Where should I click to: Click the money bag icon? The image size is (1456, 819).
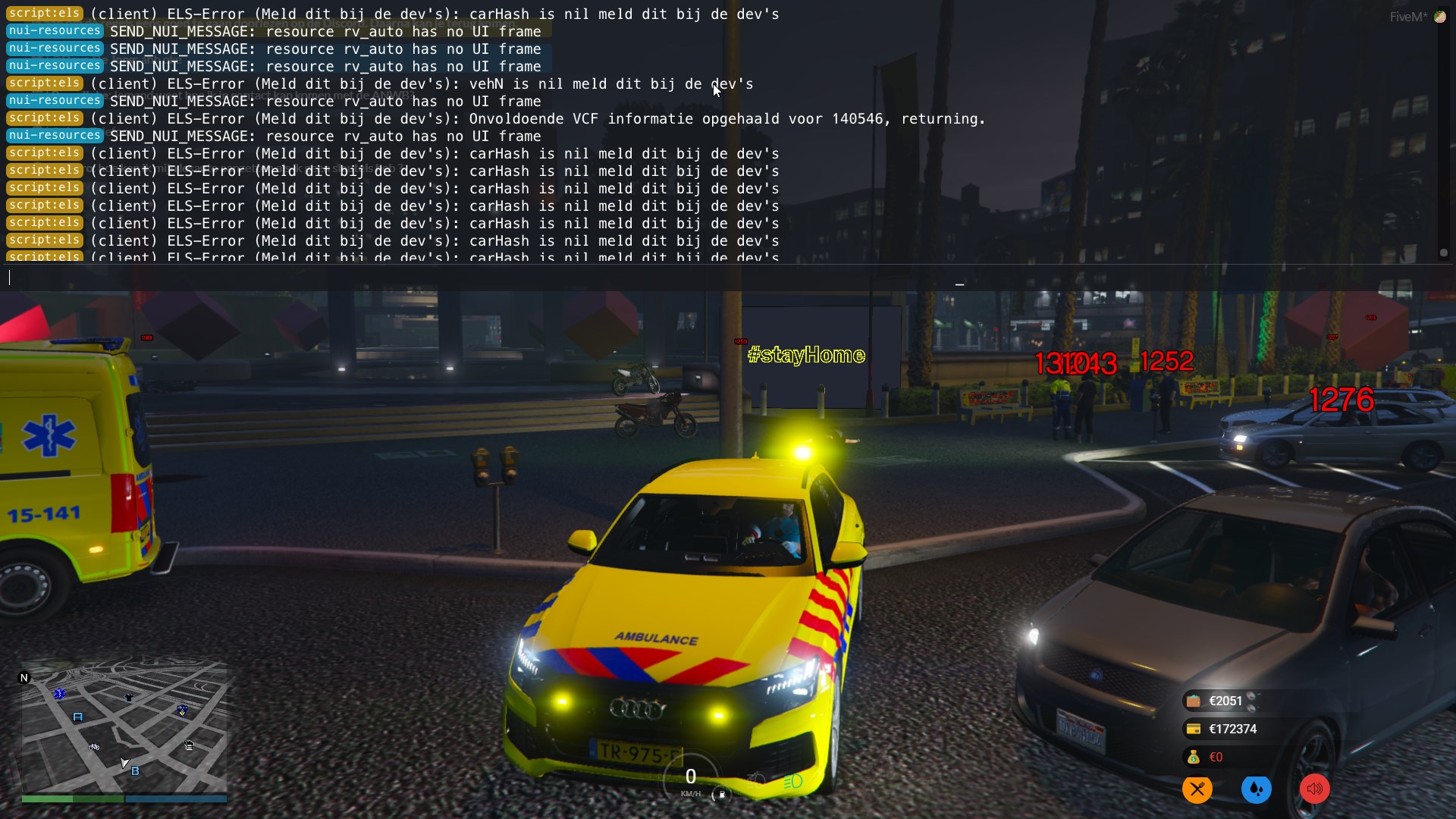[x=1194, y=758]
